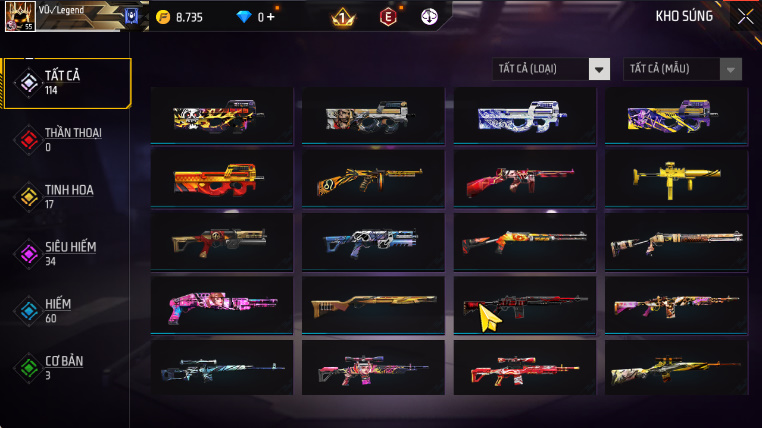This screenshot has height=428, width=762.
Task: Select the Tất Cả category tab
Action: click(68, 83)
